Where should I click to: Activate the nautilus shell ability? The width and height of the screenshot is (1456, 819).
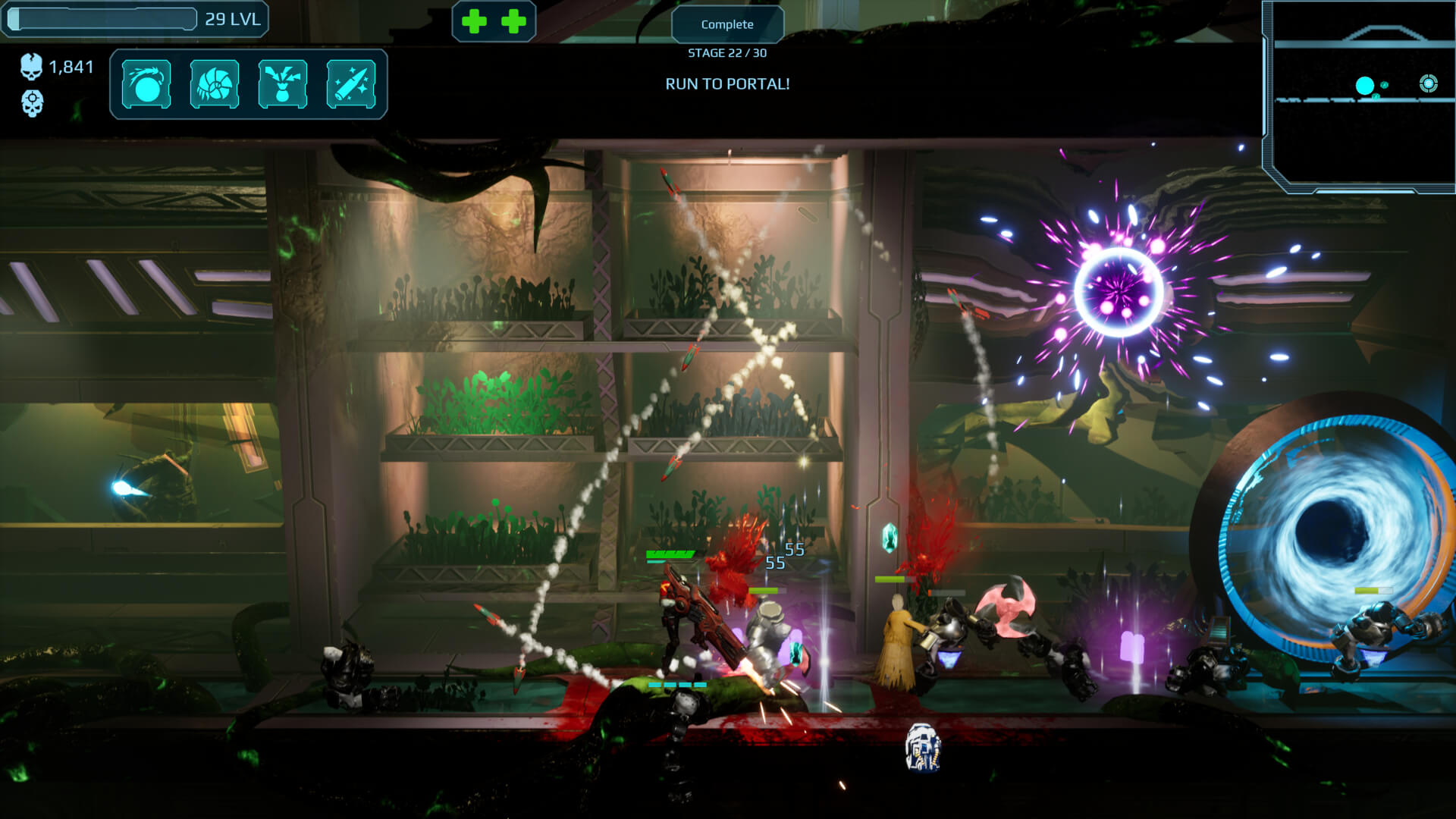coord(214,84)
